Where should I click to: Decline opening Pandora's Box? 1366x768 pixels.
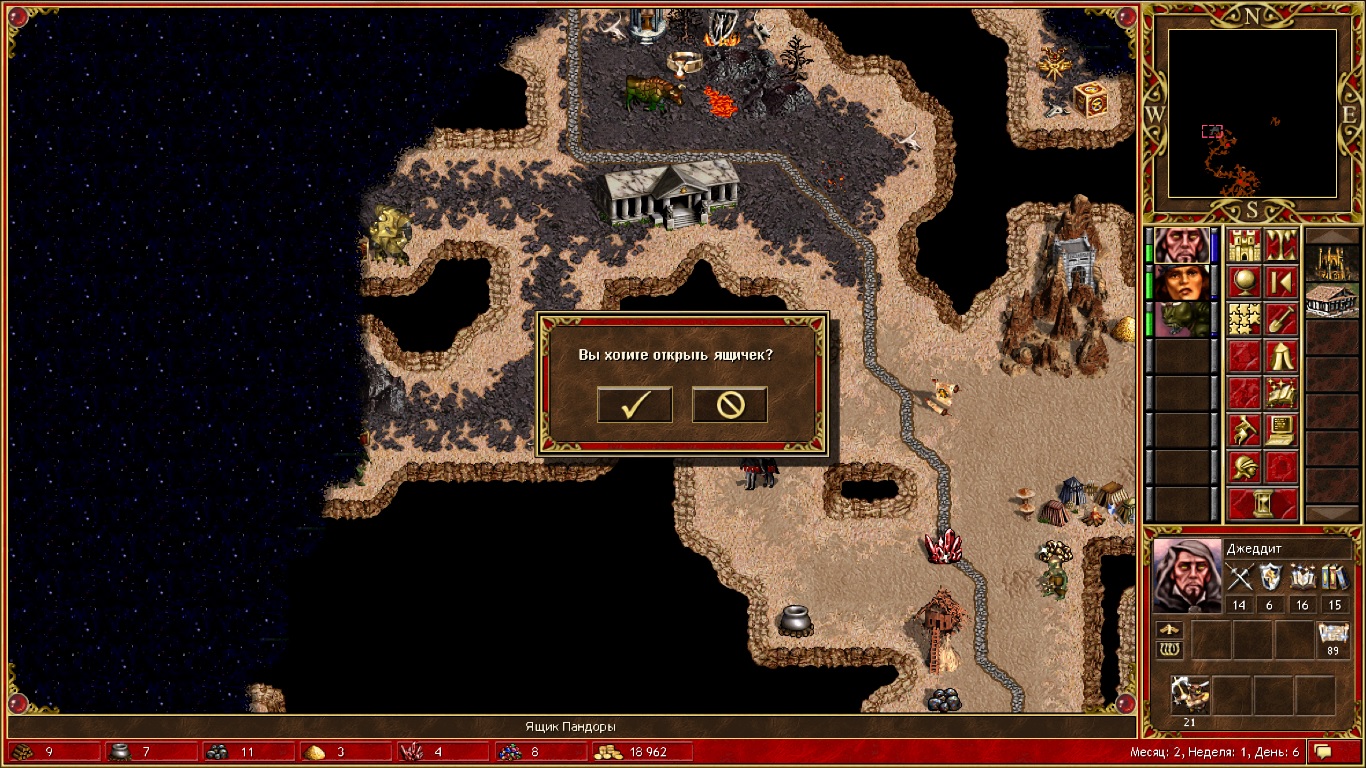729,404
